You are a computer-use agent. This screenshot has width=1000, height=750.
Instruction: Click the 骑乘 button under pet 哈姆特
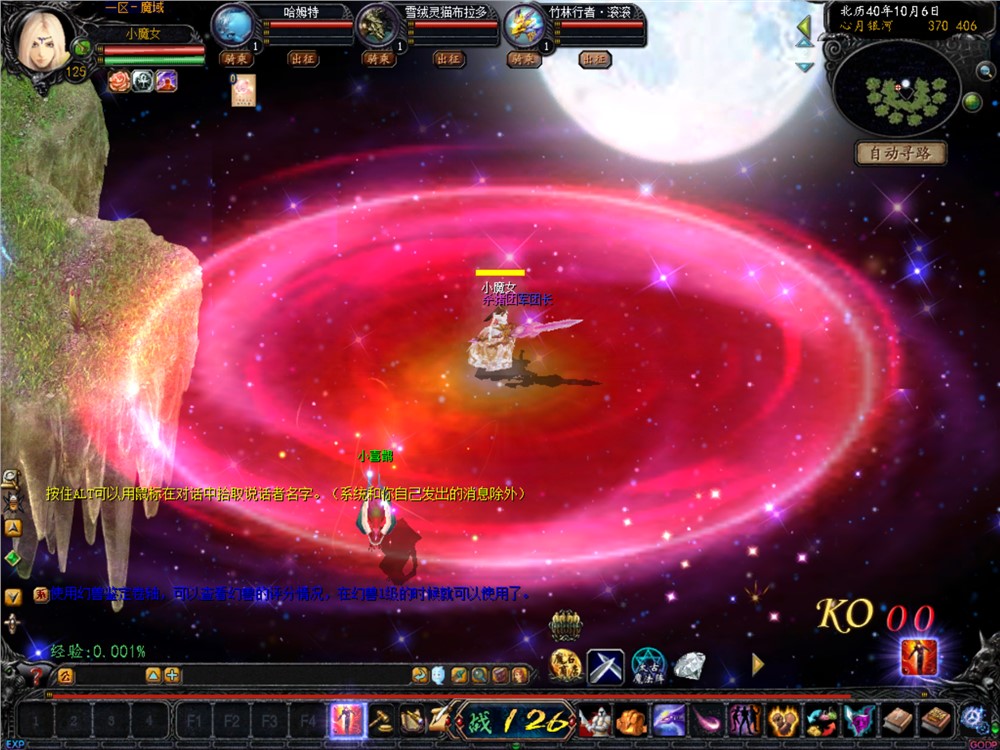point(236,59)
